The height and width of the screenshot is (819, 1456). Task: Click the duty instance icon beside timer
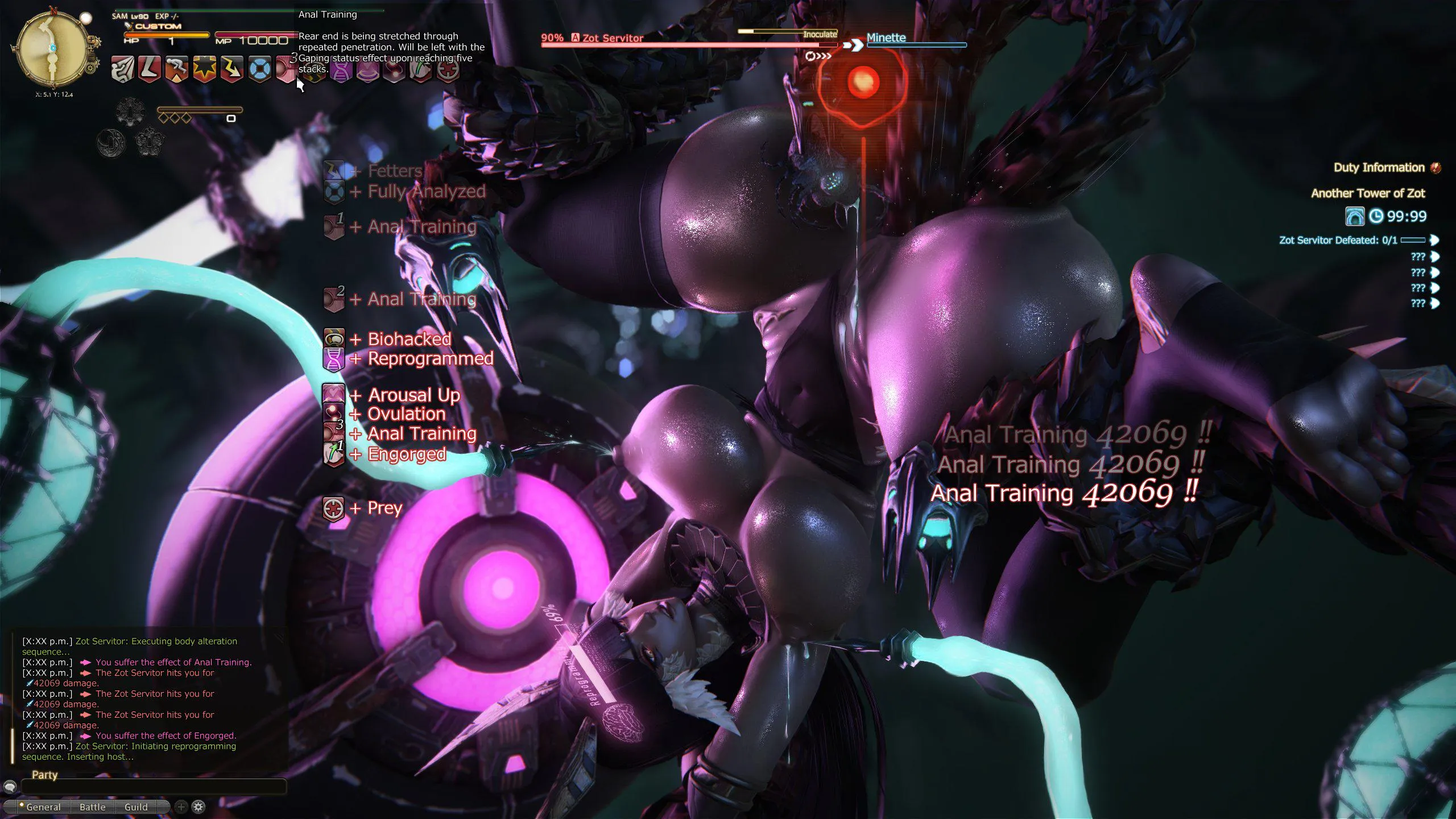tap(1354, 216)
